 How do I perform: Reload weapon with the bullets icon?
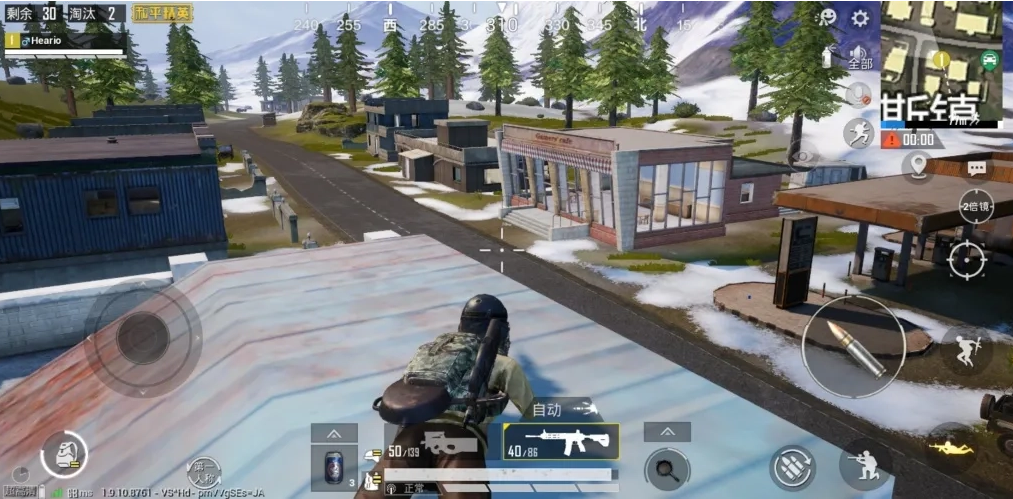click(792, 467)
